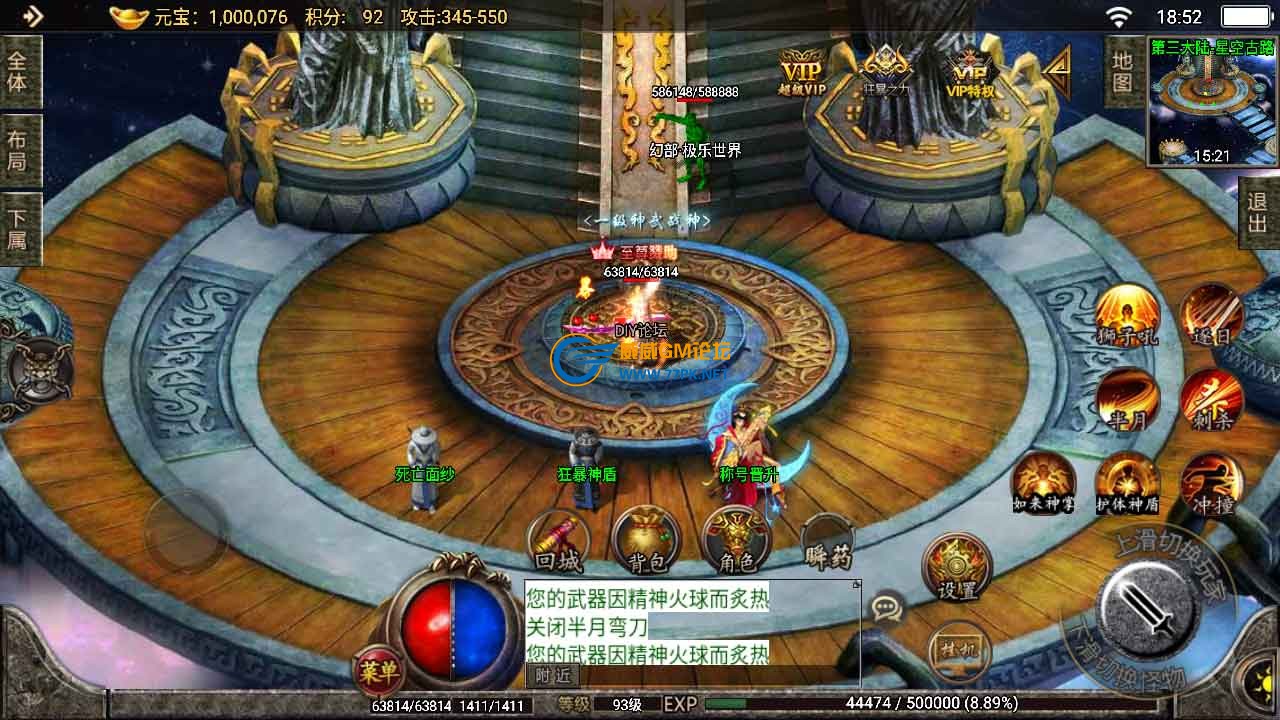Open the 背包 backpack bag

(646, 541)
